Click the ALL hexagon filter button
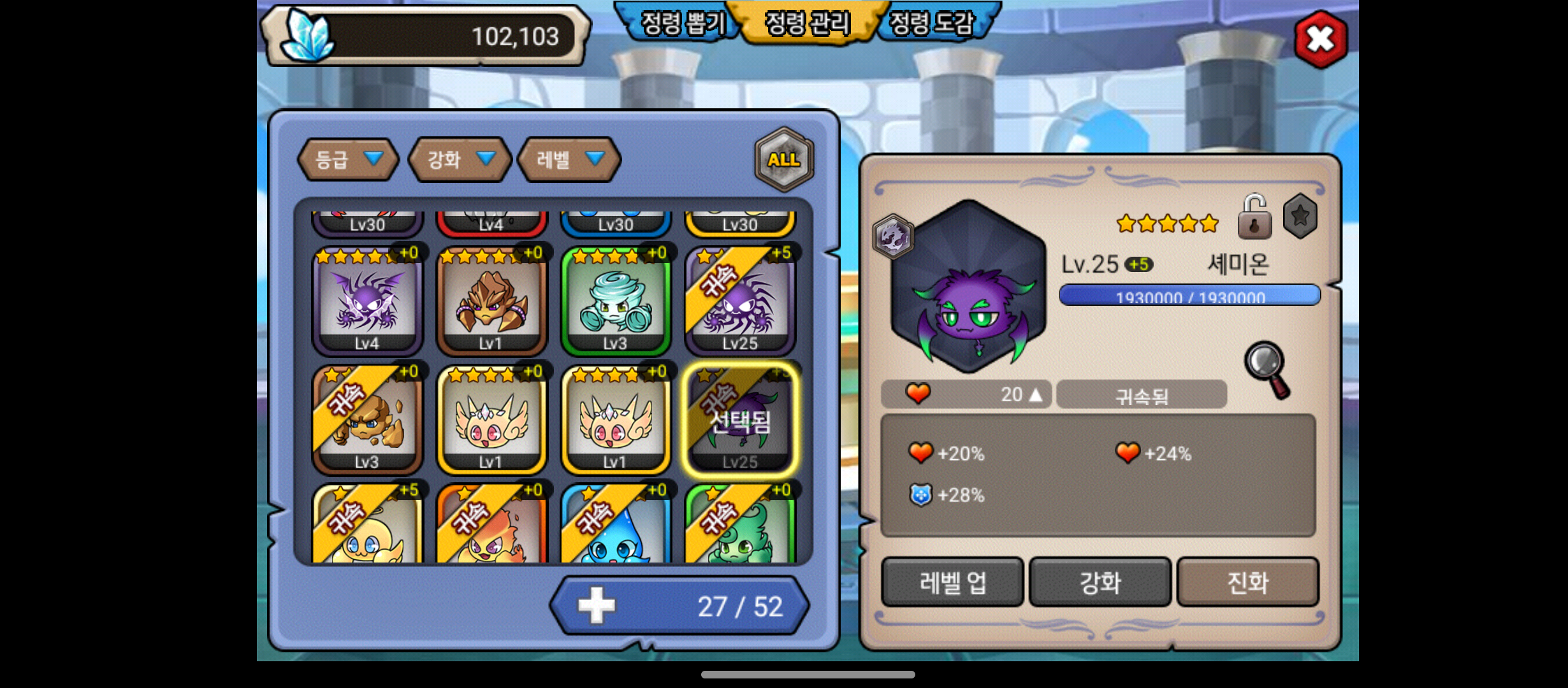The height and width of the screenshot is (688, 1568). coord(783,159)
